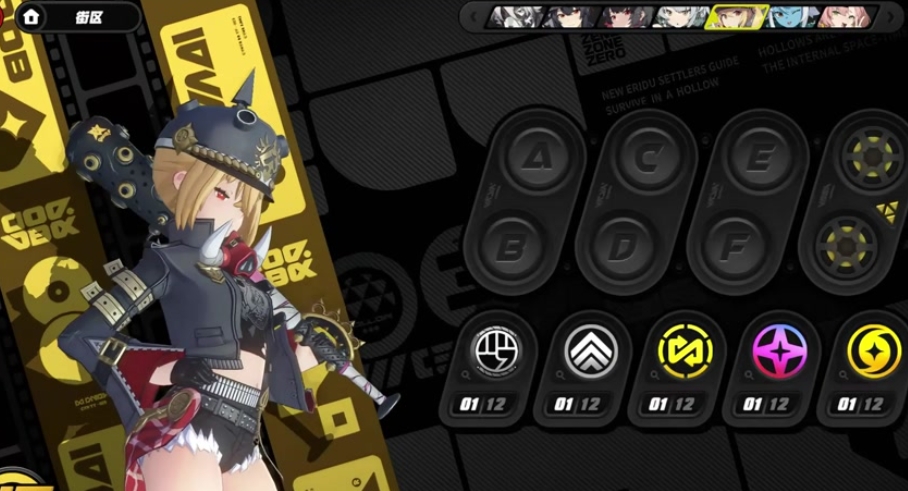Select the white chevron Dodge skill

point(592,351)
